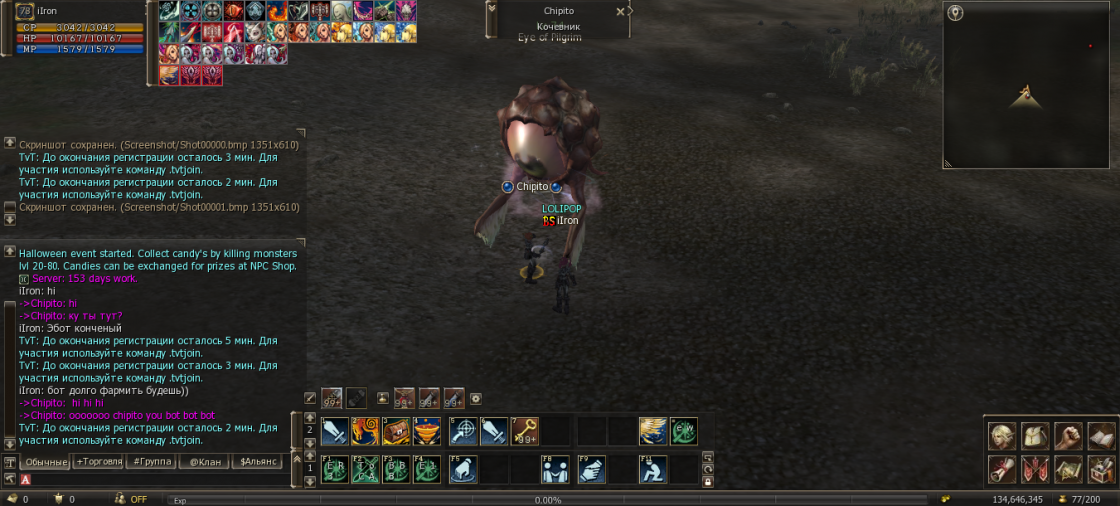This screenshot has height=506, width=1120.
Task: Open the actions fist icon
Action: pos(1069,437)
